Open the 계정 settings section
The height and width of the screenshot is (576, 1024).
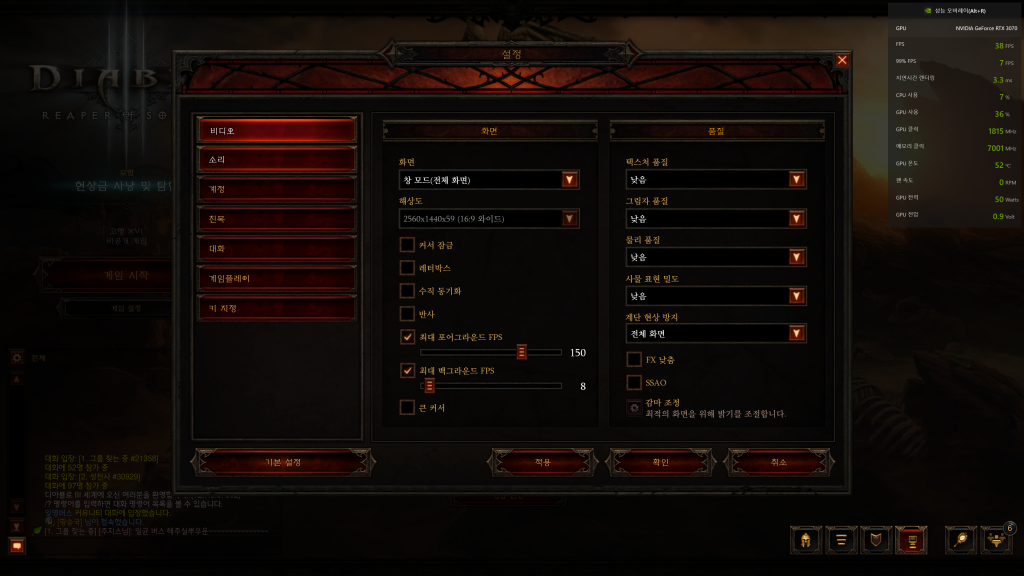(276, 189)
